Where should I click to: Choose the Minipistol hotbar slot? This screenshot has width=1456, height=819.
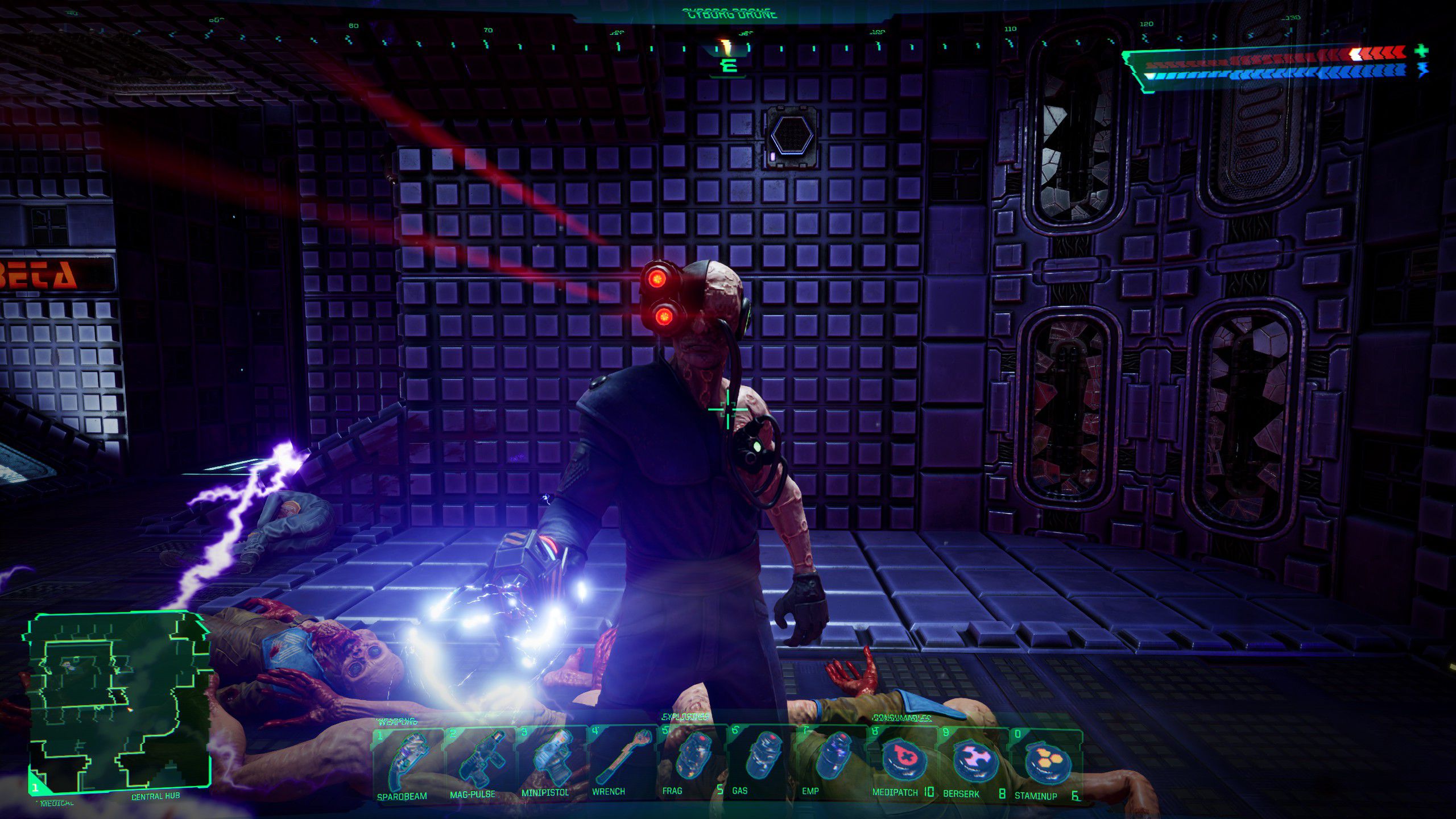[550, 762]
